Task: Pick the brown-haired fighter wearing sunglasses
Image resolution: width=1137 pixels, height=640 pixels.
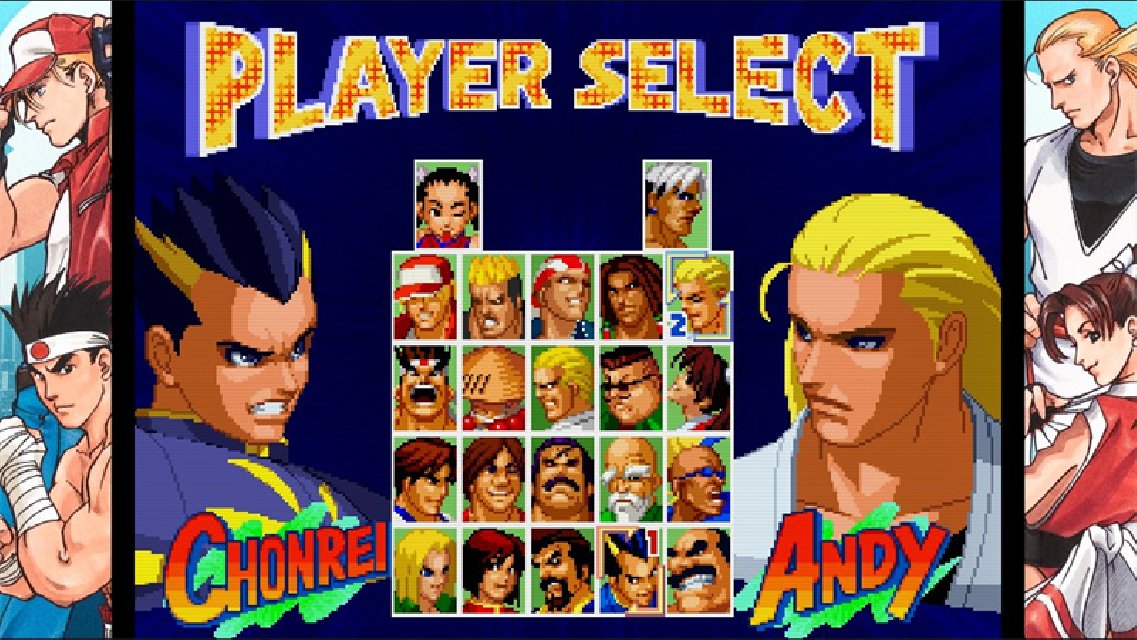Action: (x=630, y=387)
